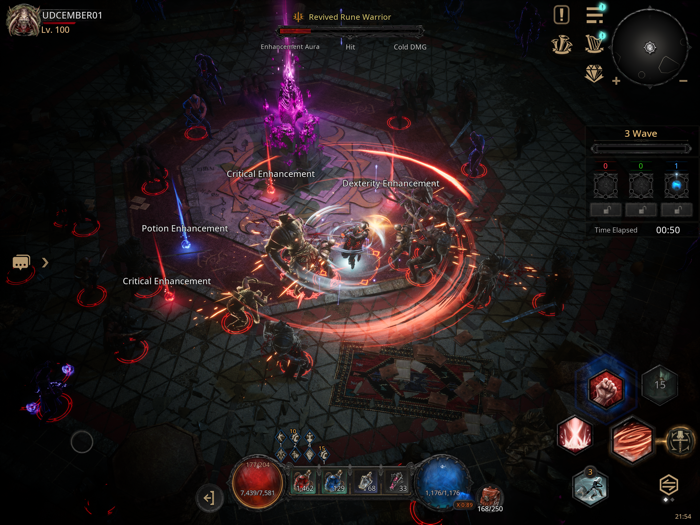The image size is (700, 525).
Task: Open the diamond shop icon
Action: [x=595, y=73]
